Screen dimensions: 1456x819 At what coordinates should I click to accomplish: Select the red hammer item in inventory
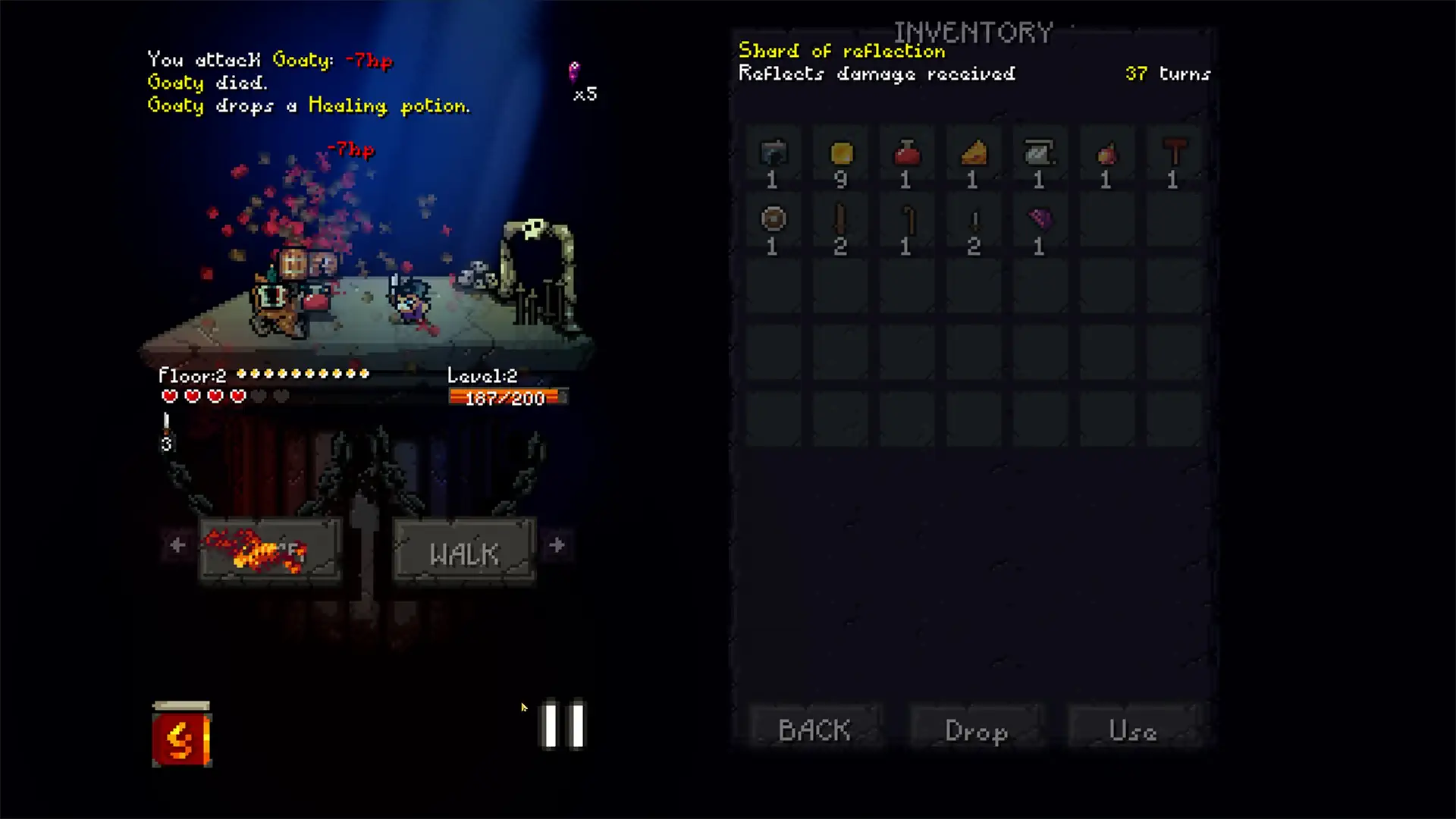click(x=1172, y=155)
